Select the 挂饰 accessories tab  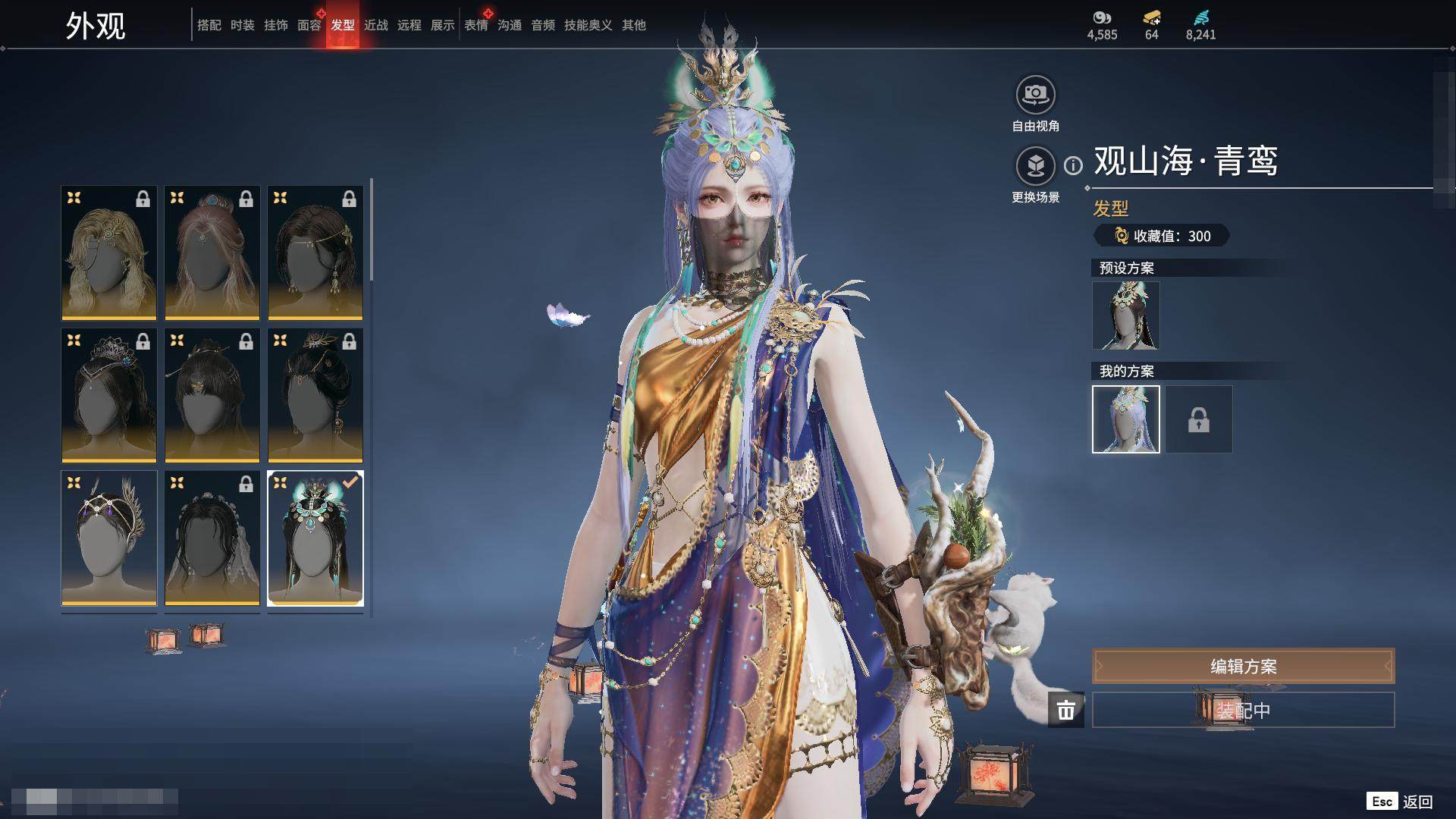click(x=276, y=25)
